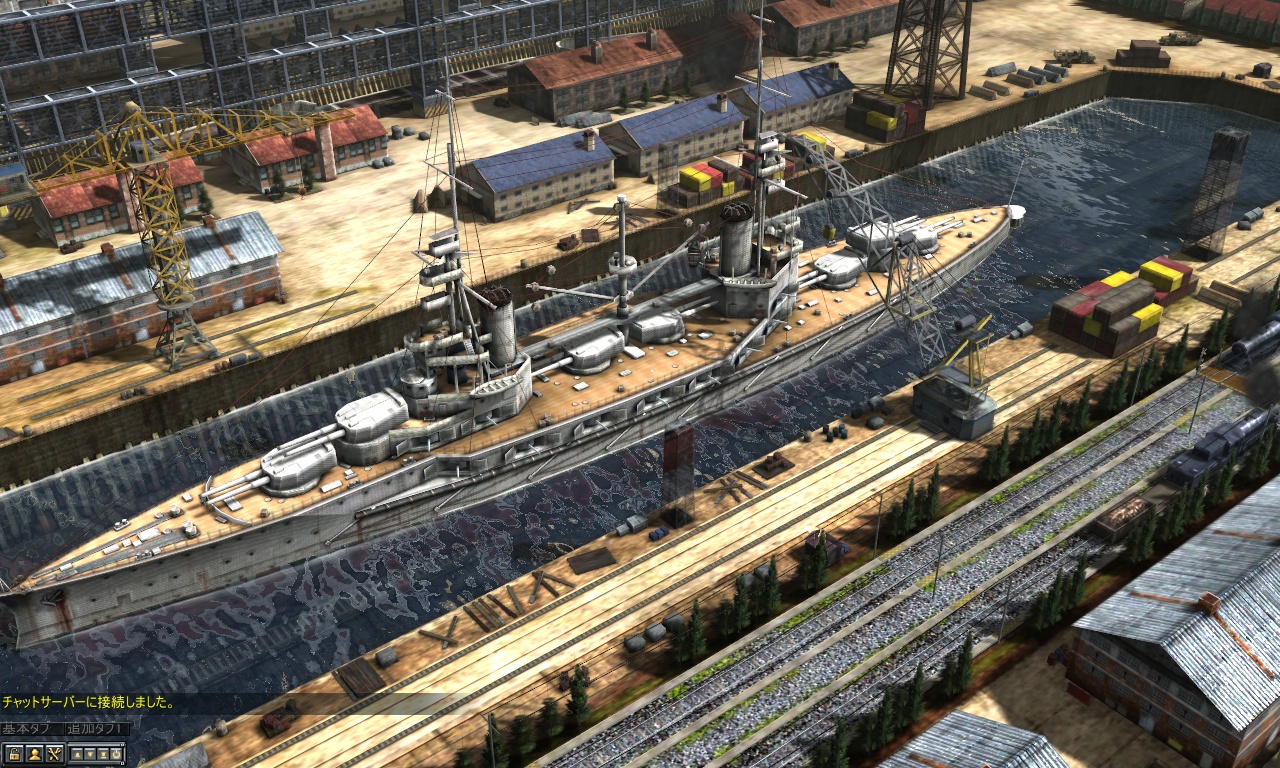Open the player silhouette friends icon
The width and height of the screenshot is (1280, 768).
tap(35, 754)
